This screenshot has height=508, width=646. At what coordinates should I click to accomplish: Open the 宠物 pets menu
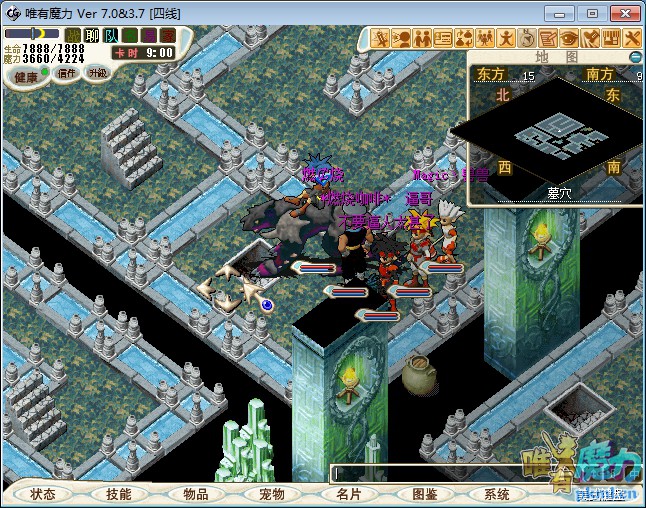click(271, 494)
